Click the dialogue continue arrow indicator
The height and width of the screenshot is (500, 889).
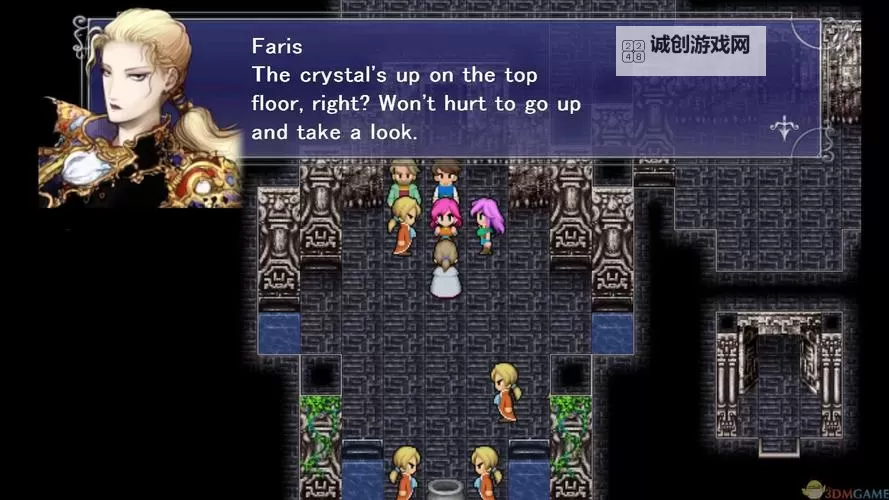(784, 127)
